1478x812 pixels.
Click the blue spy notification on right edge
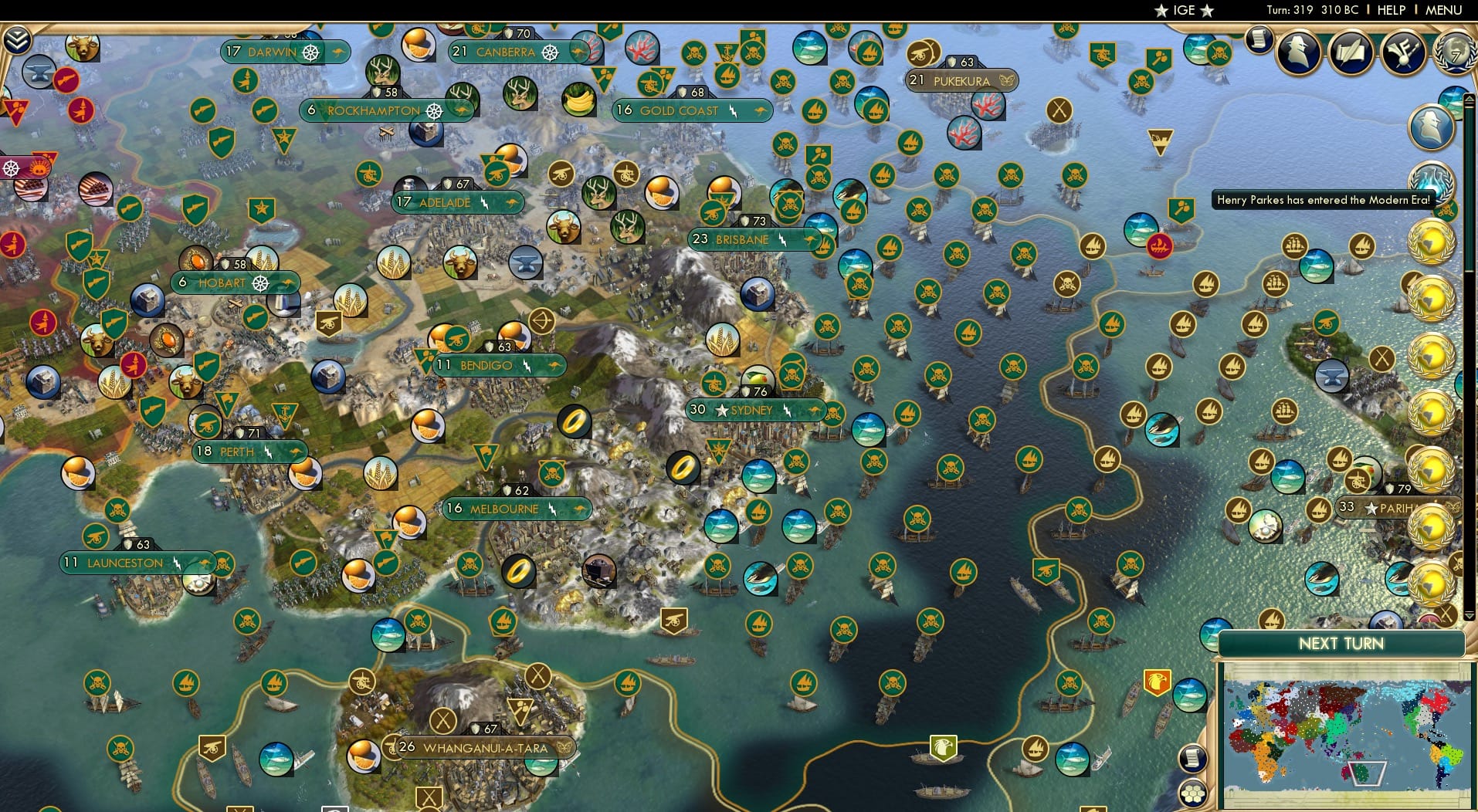click(1432, 127)
